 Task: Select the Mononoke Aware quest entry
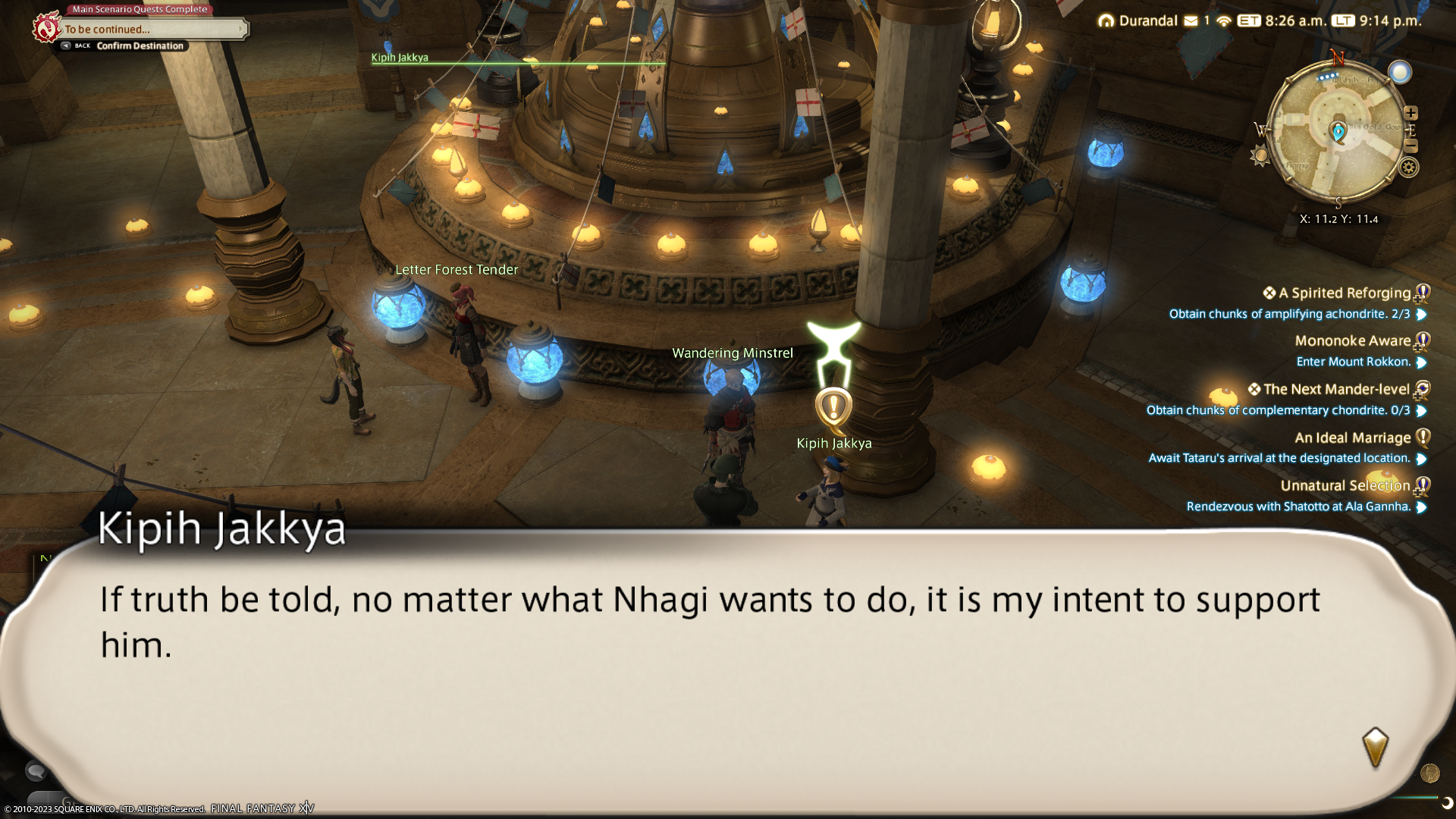[x=1352, y=340]
